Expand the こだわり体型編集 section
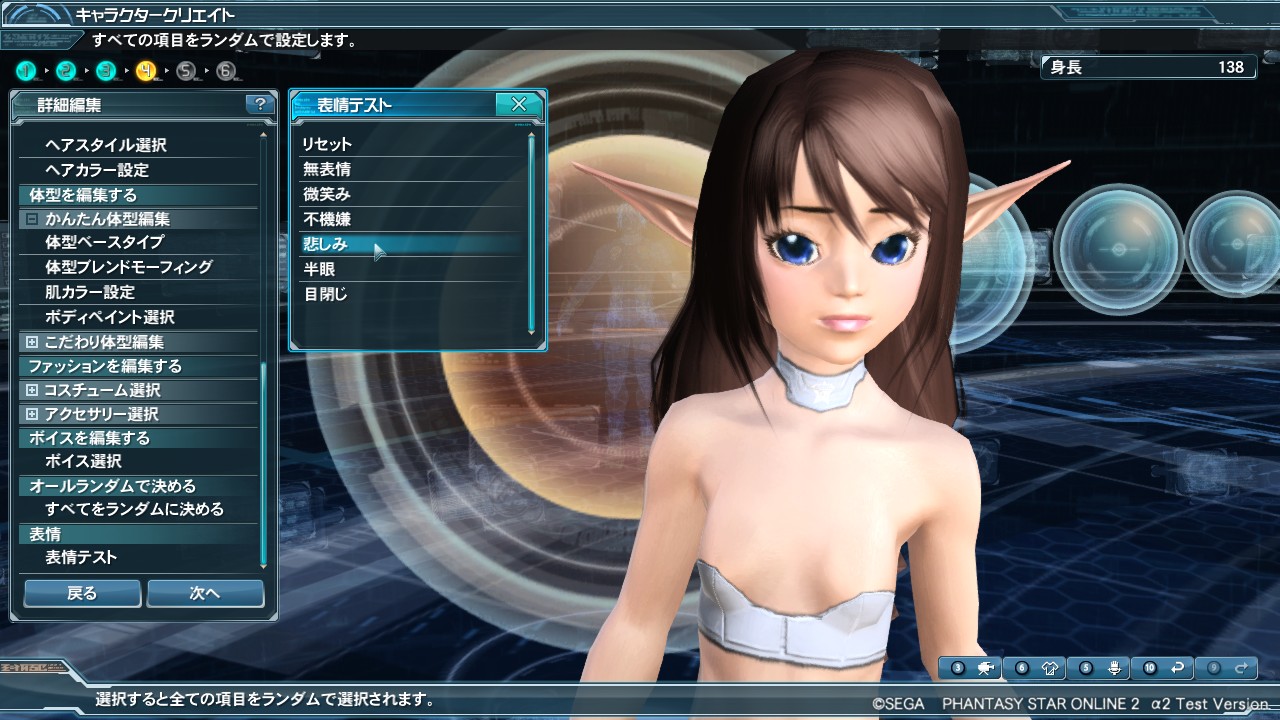 32,342
